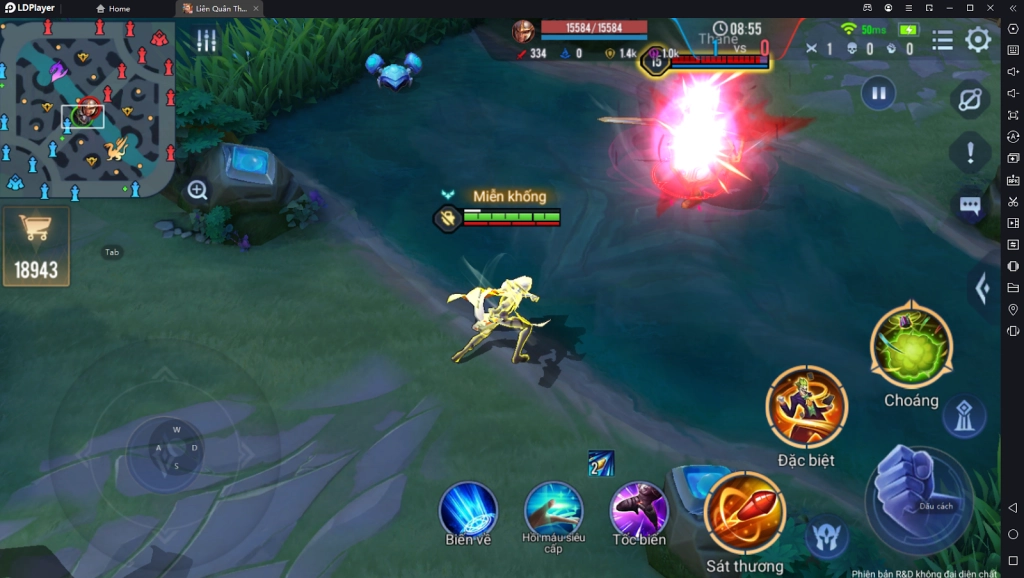The height and width of the screenshot is (578, 1024).
Task: Select the attack-tower target button
Action: pos(964,417)
